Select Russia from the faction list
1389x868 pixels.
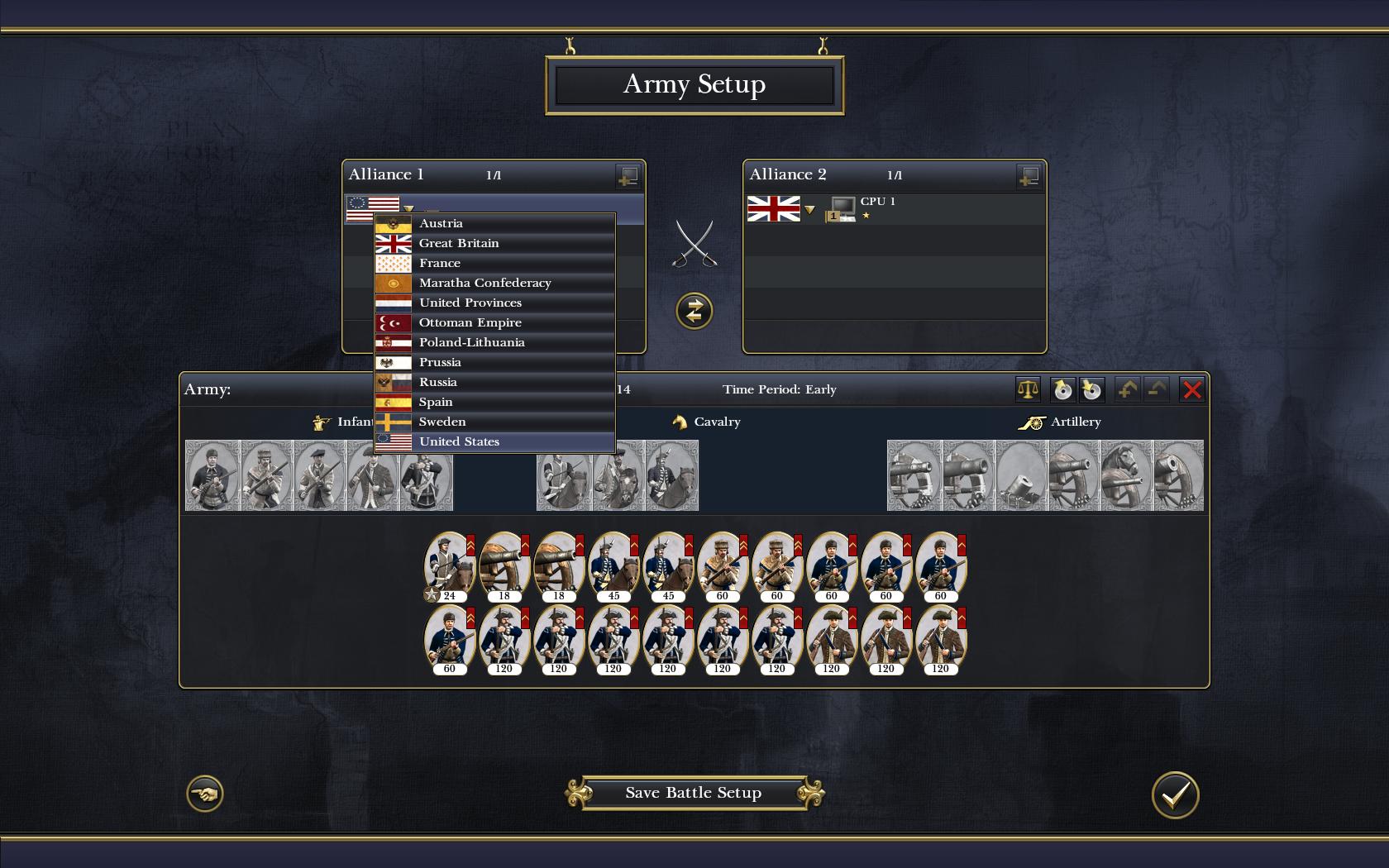(x=494, y=382)
